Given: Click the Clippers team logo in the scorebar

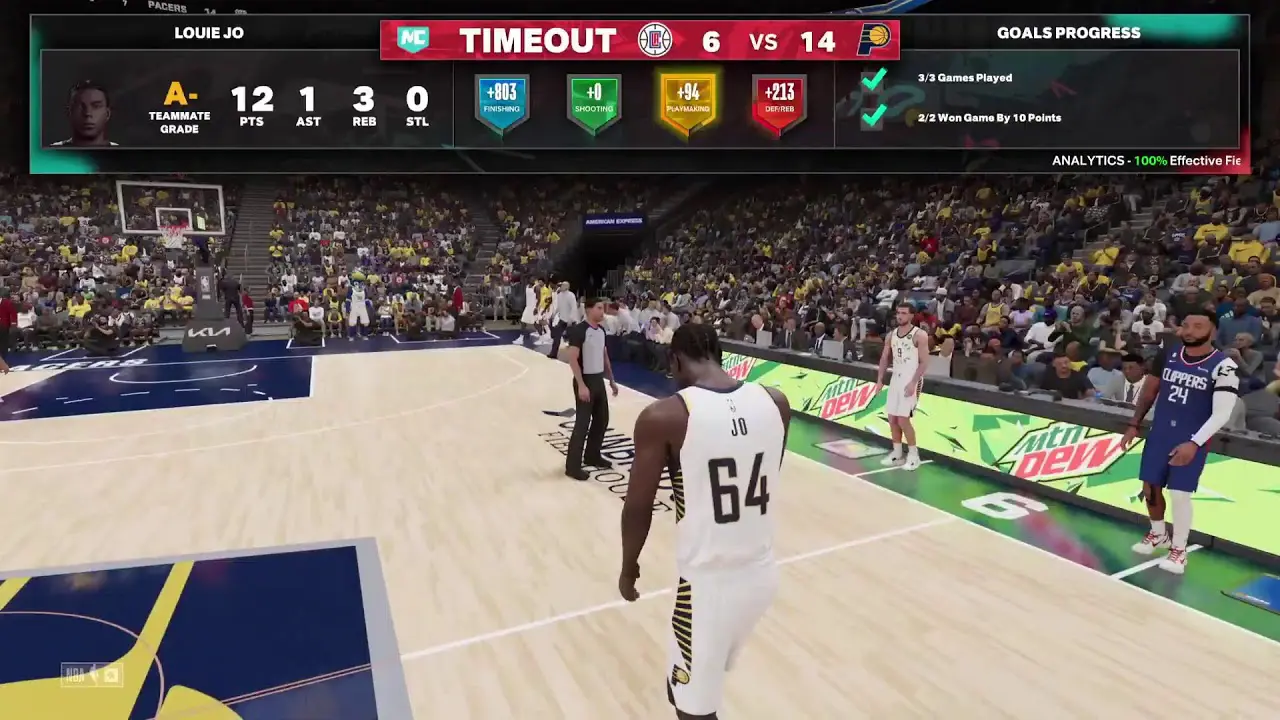Looking at the screenshot, I should pyautogui.click(x=655, y=40).
